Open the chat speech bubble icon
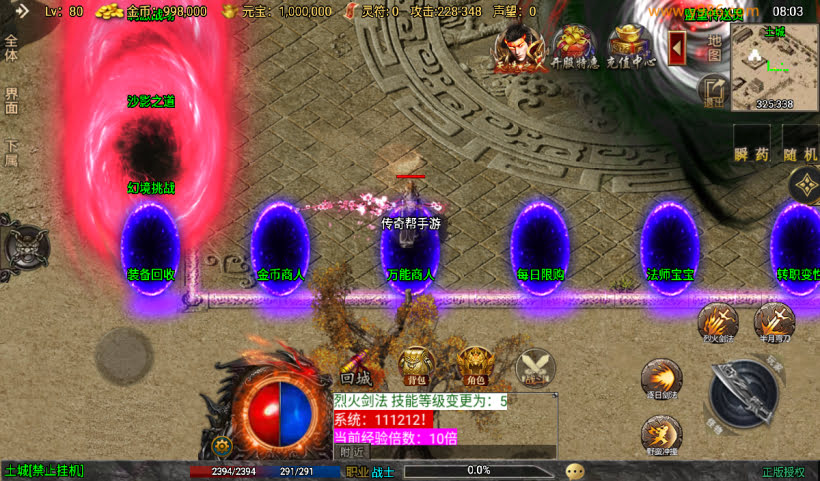This screenshot has height=481, width=820. point(575,470)
